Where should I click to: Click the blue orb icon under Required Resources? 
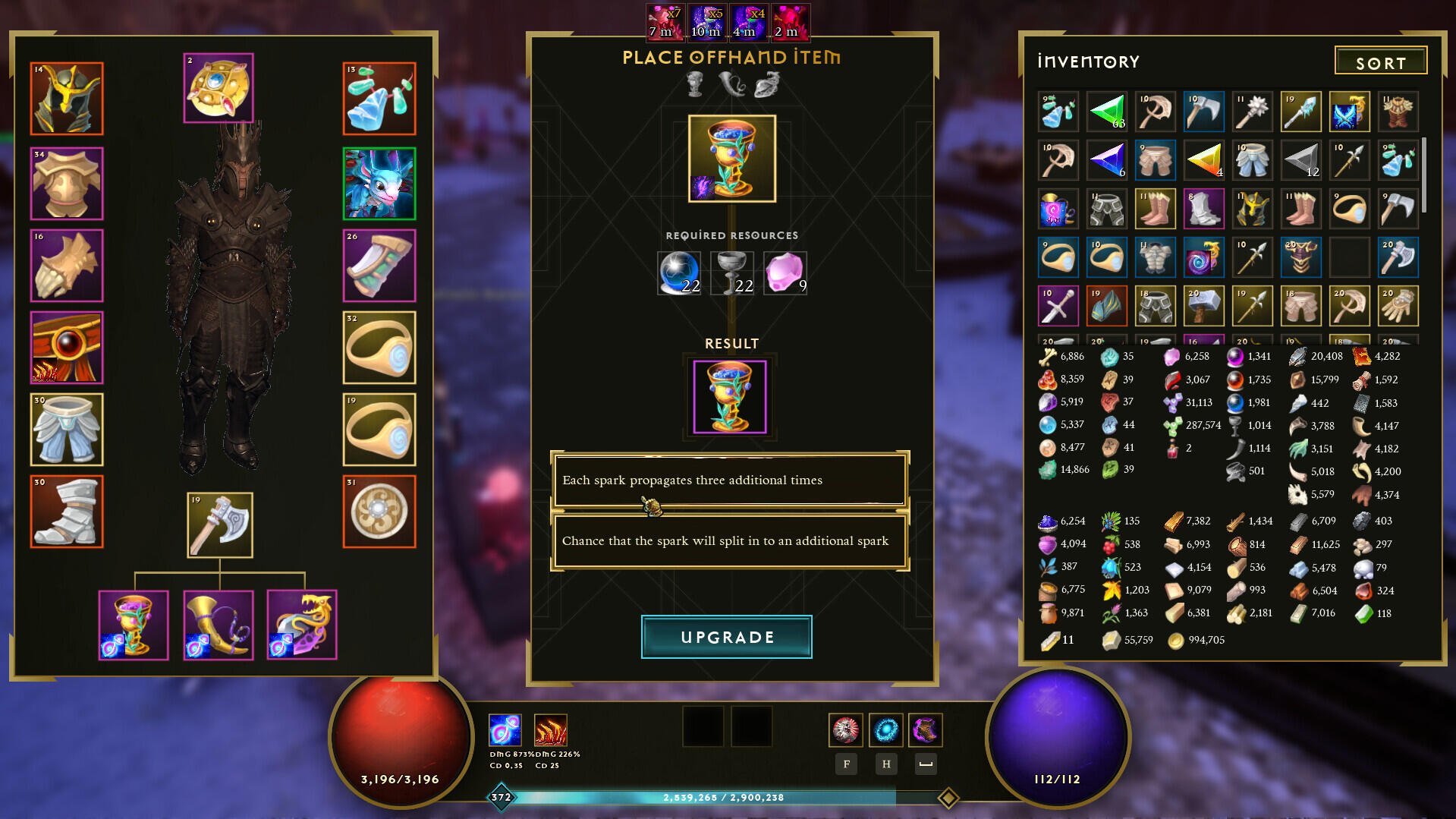coord(678,272)
